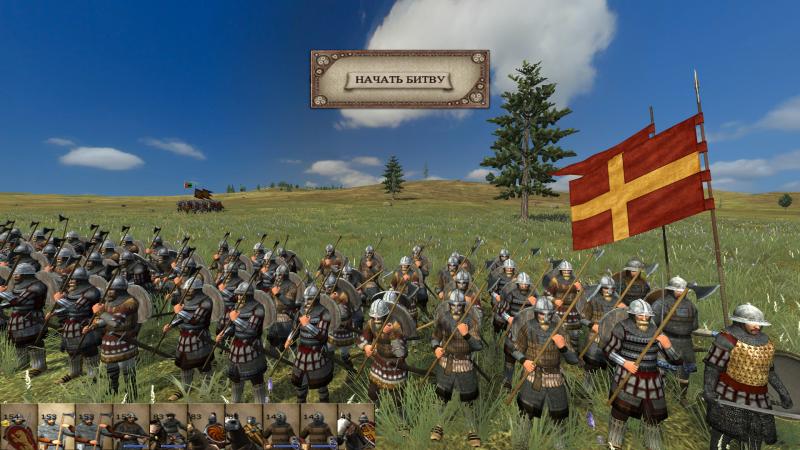
Task: Select the unit card with the red shield
Action: 18,428
